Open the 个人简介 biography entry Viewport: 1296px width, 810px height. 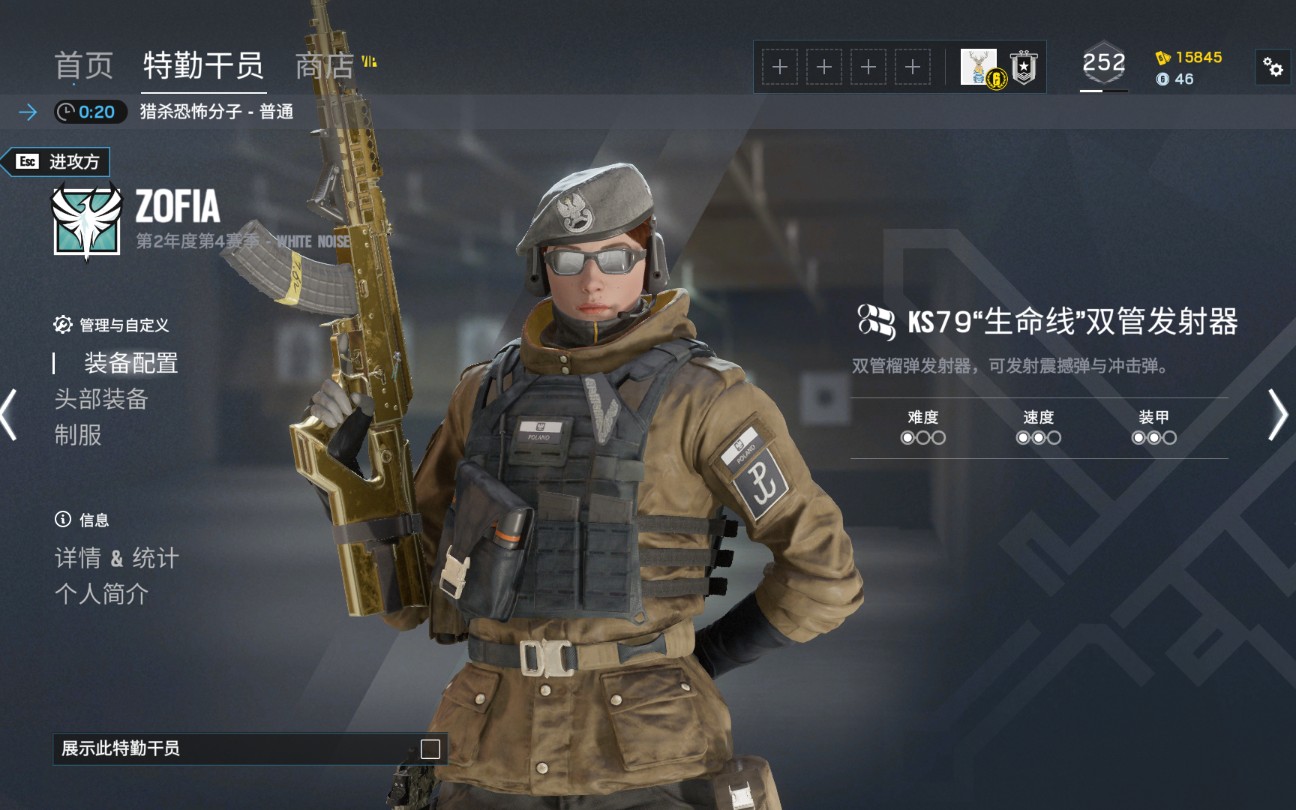point(101,594)
